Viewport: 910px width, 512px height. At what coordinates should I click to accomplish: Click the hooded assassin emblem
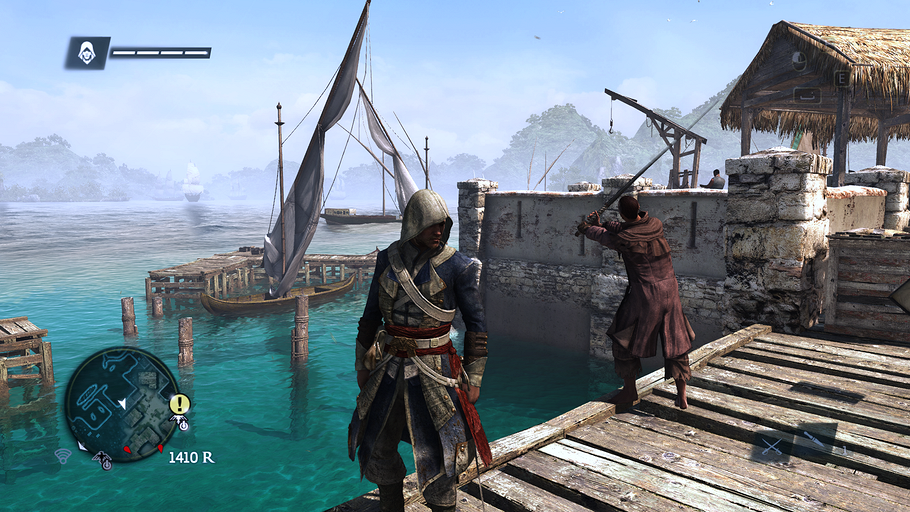(x=87, y=53)
